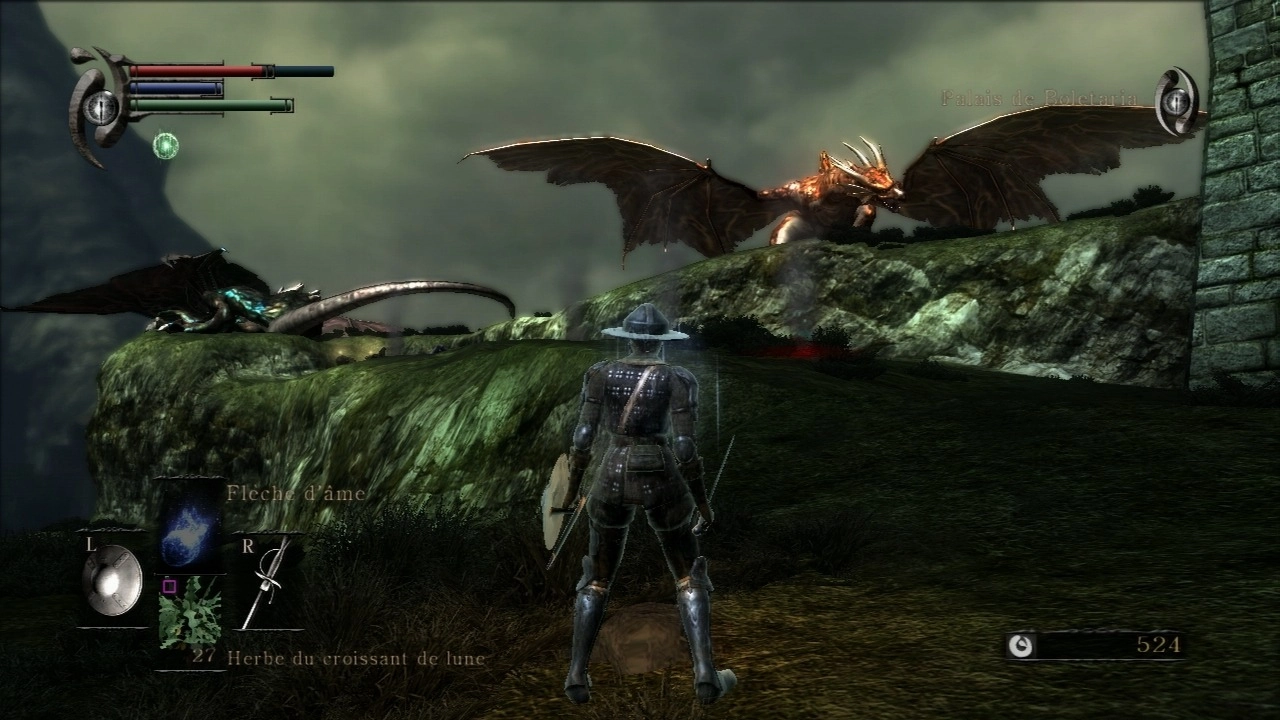
Task: Click the "L" equipment slot label
Action: pos(91,546)
